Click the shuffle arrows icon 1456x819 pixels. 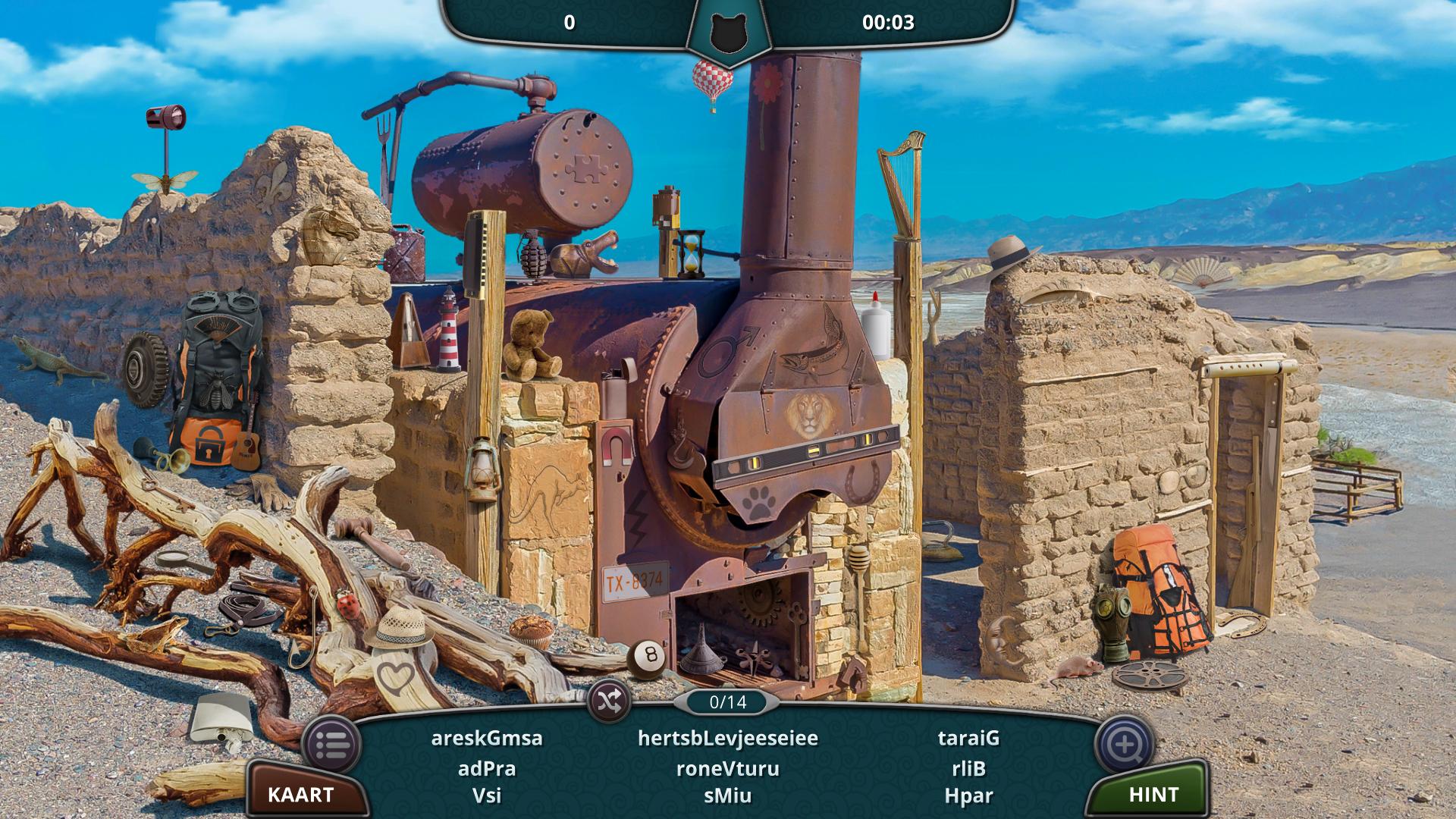(610, 700)
